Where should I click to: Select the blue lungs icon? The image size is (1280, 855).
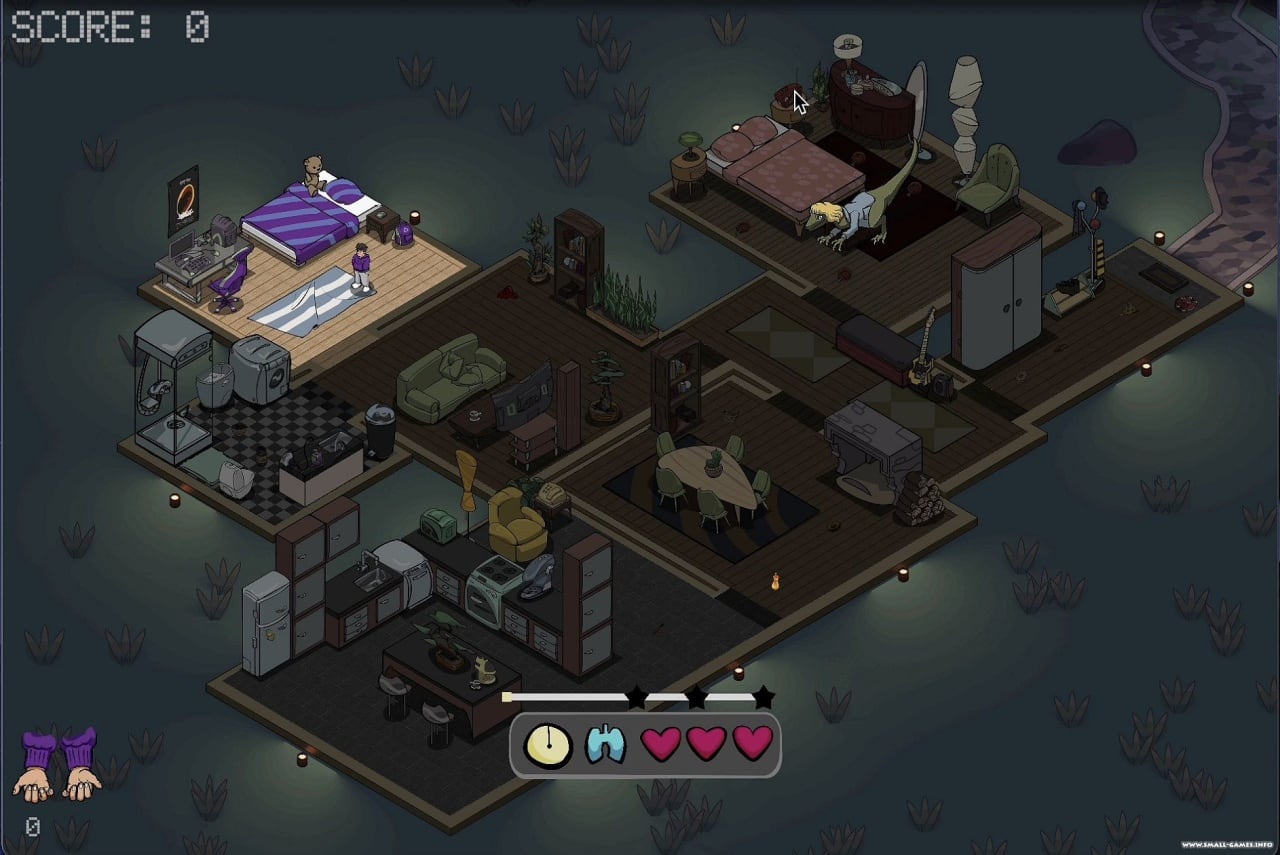[605, 744]
